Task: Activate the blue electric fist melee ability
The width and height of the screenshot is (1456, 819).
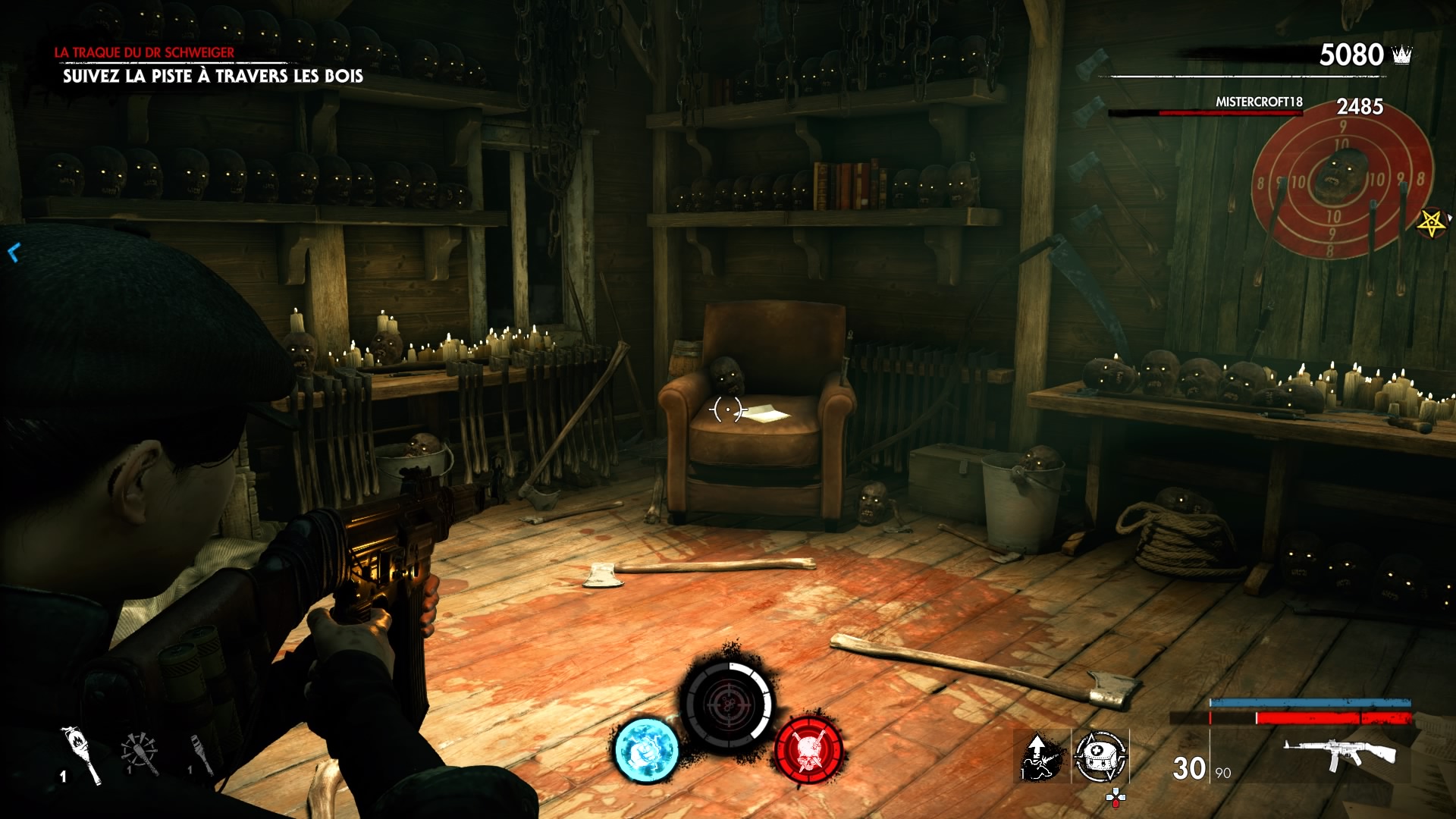Action: 646,751
